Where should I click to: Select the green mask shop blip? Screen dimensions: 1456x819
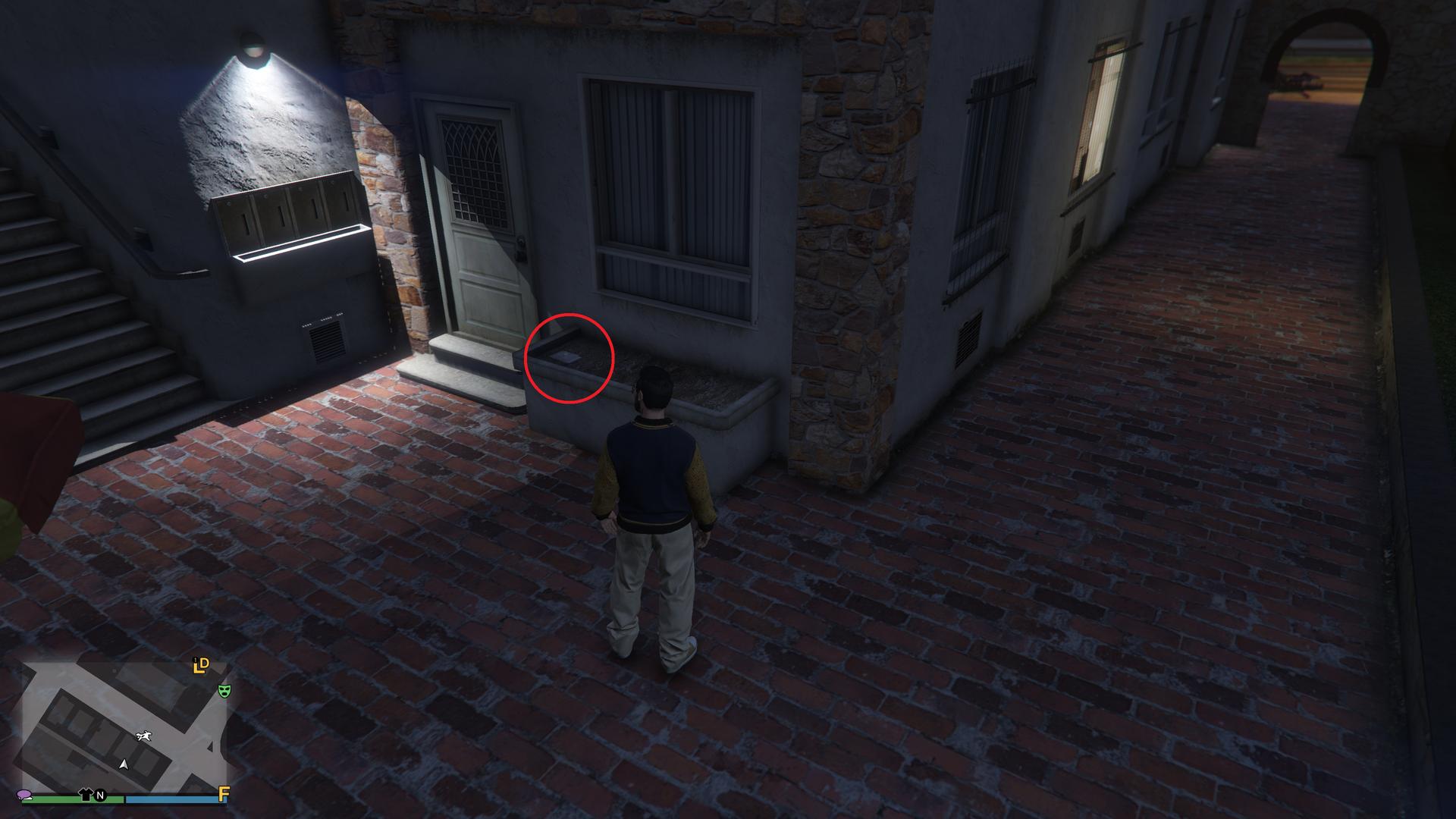click(x=224, y=691)
